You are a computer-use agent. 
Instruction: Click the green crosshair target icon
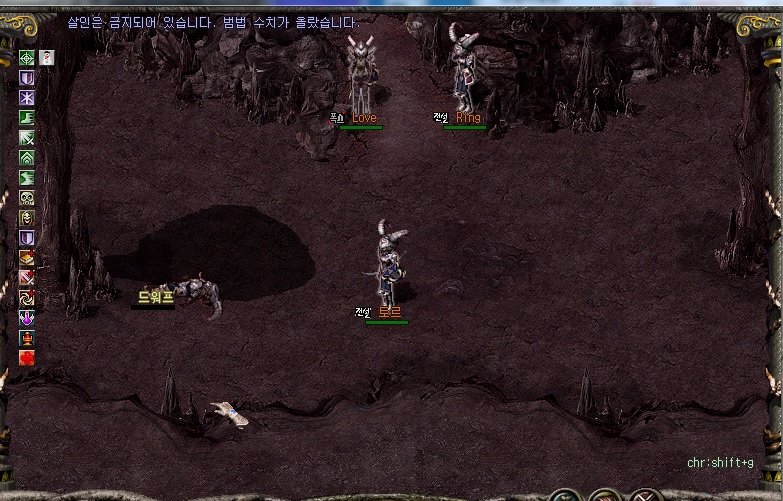coord(27,58)
